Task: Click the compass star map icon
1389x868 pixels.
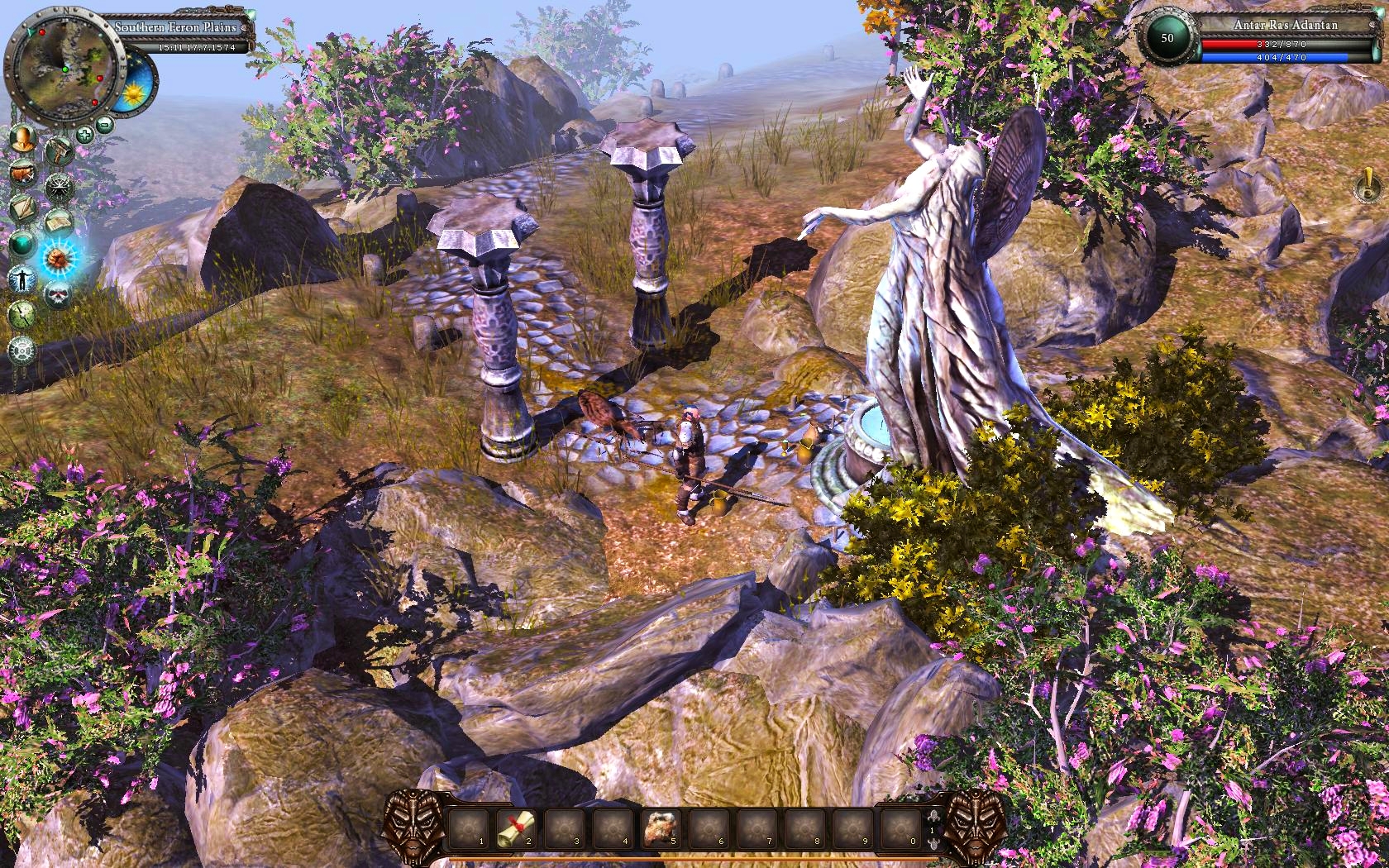Action: pos(59,188)
